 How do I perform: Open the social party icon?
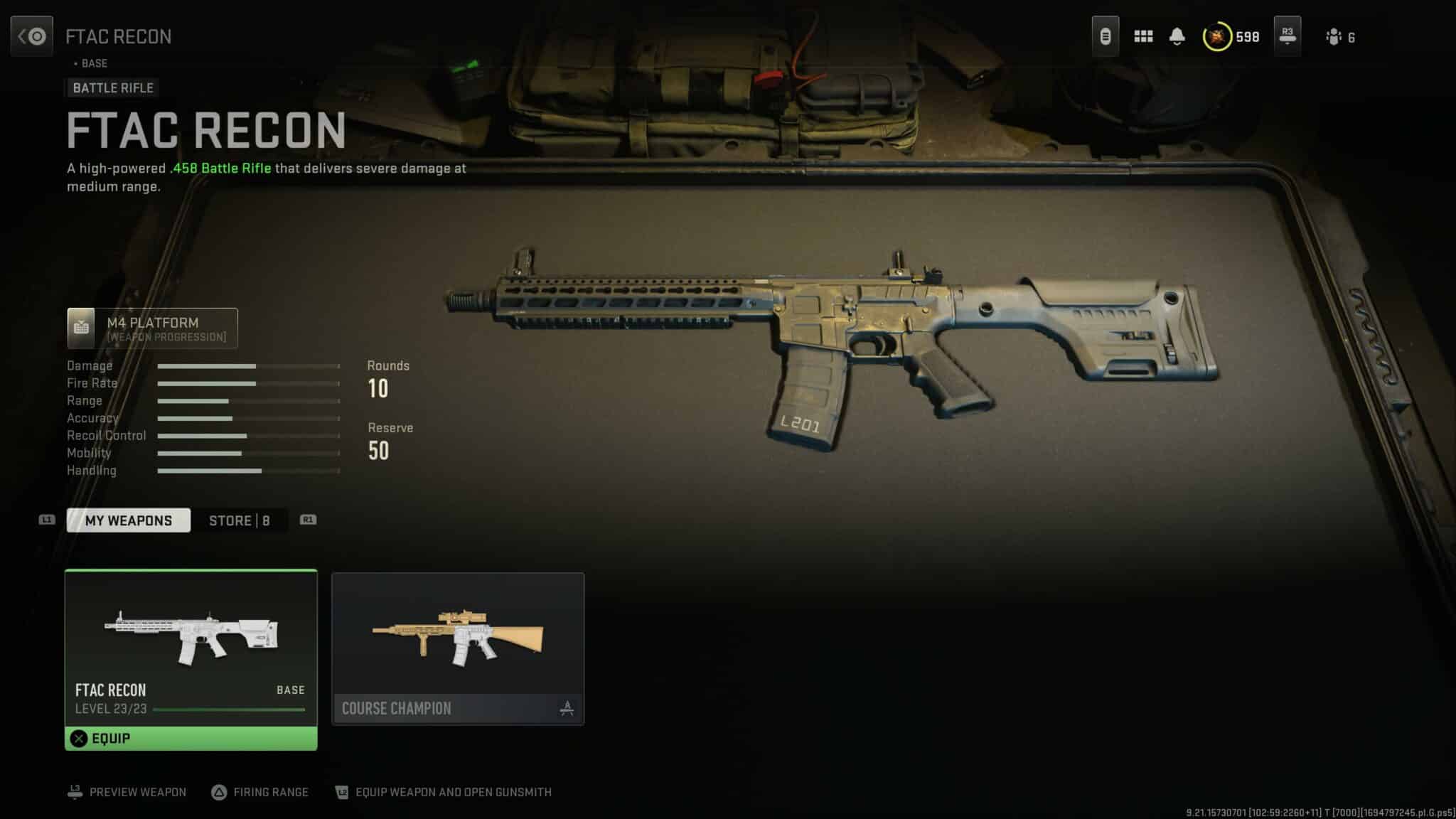[x=1334, y=37]
